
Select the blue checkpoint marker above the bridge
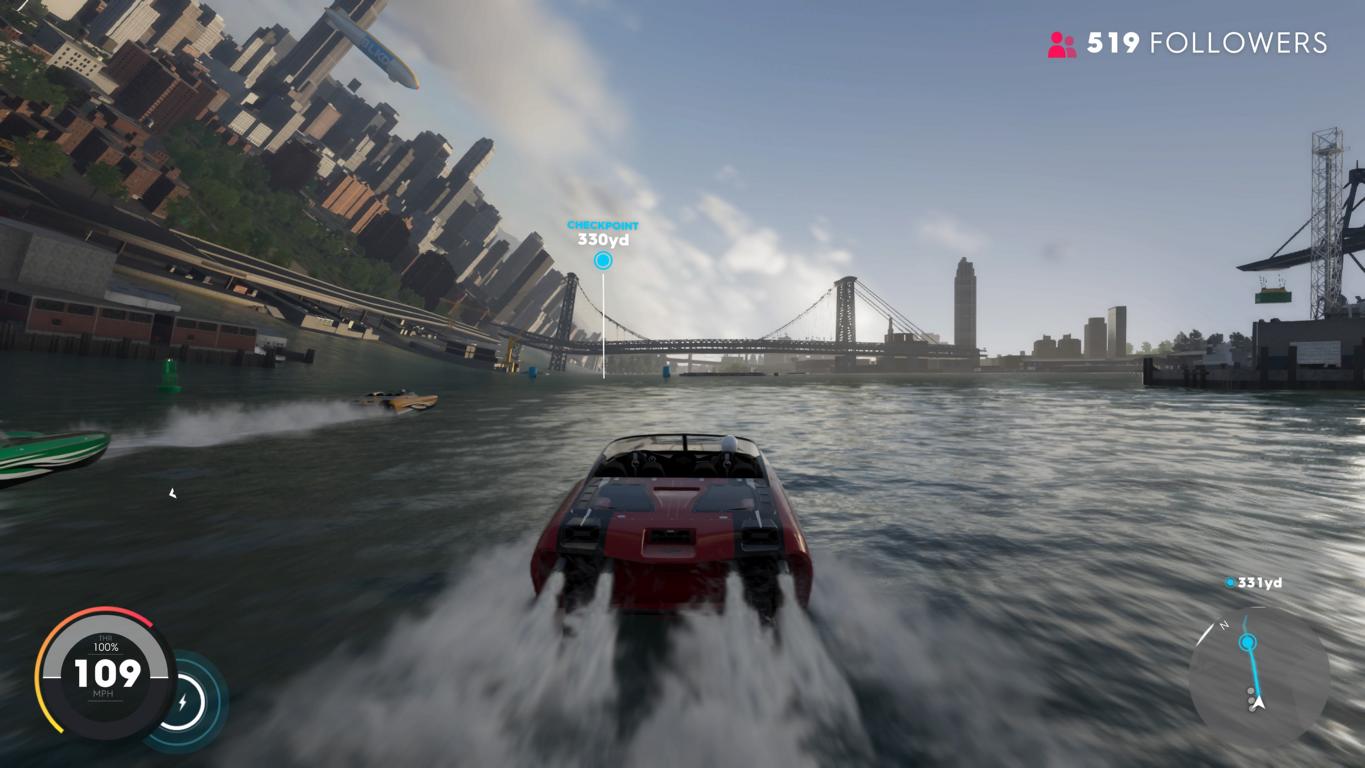(603, 261)
